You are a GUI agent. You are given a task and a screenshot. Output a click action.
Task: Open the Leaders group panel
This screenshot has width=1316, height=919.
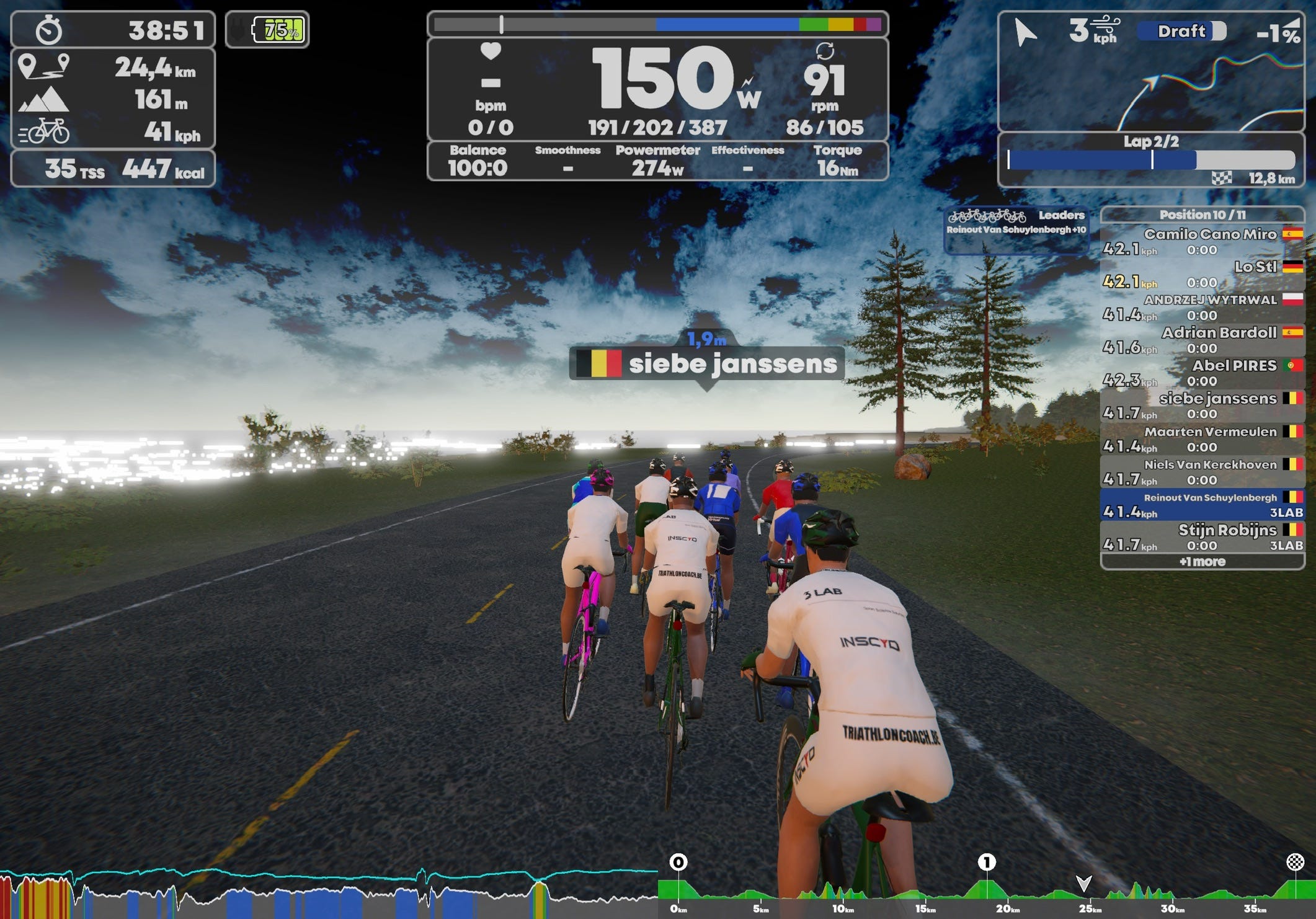pos(1016,229)
